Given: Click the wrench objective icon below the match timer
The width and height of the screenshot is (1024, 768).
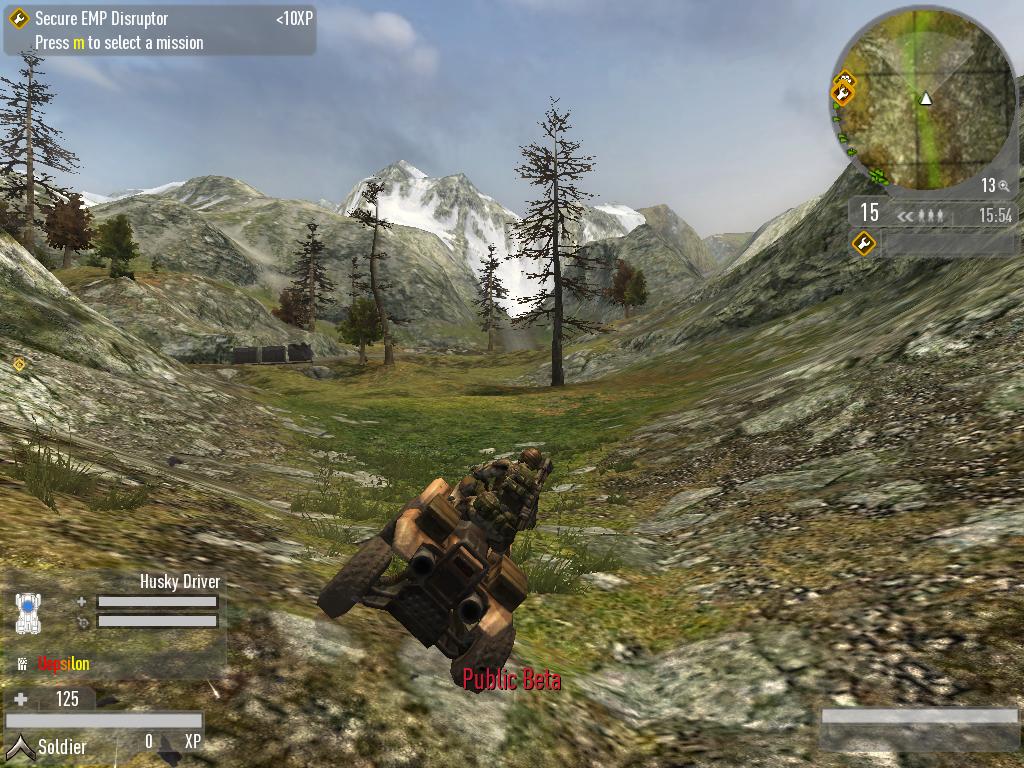Looking at the screenshot, I should pyautogui.click(x=864, y=243).
